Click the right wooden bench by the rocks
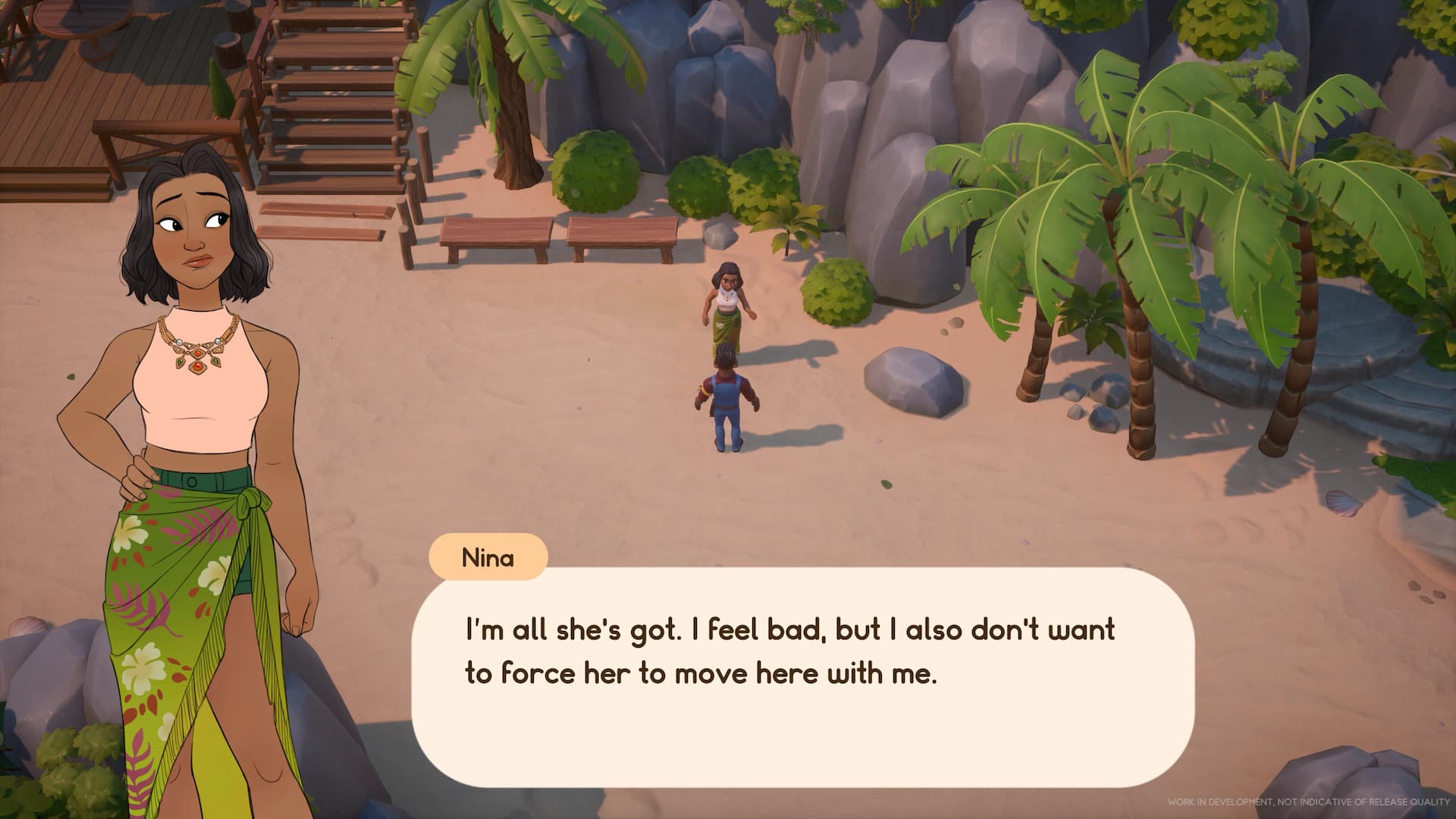This screenshot has height=819, width=1456. click(622, 231)
